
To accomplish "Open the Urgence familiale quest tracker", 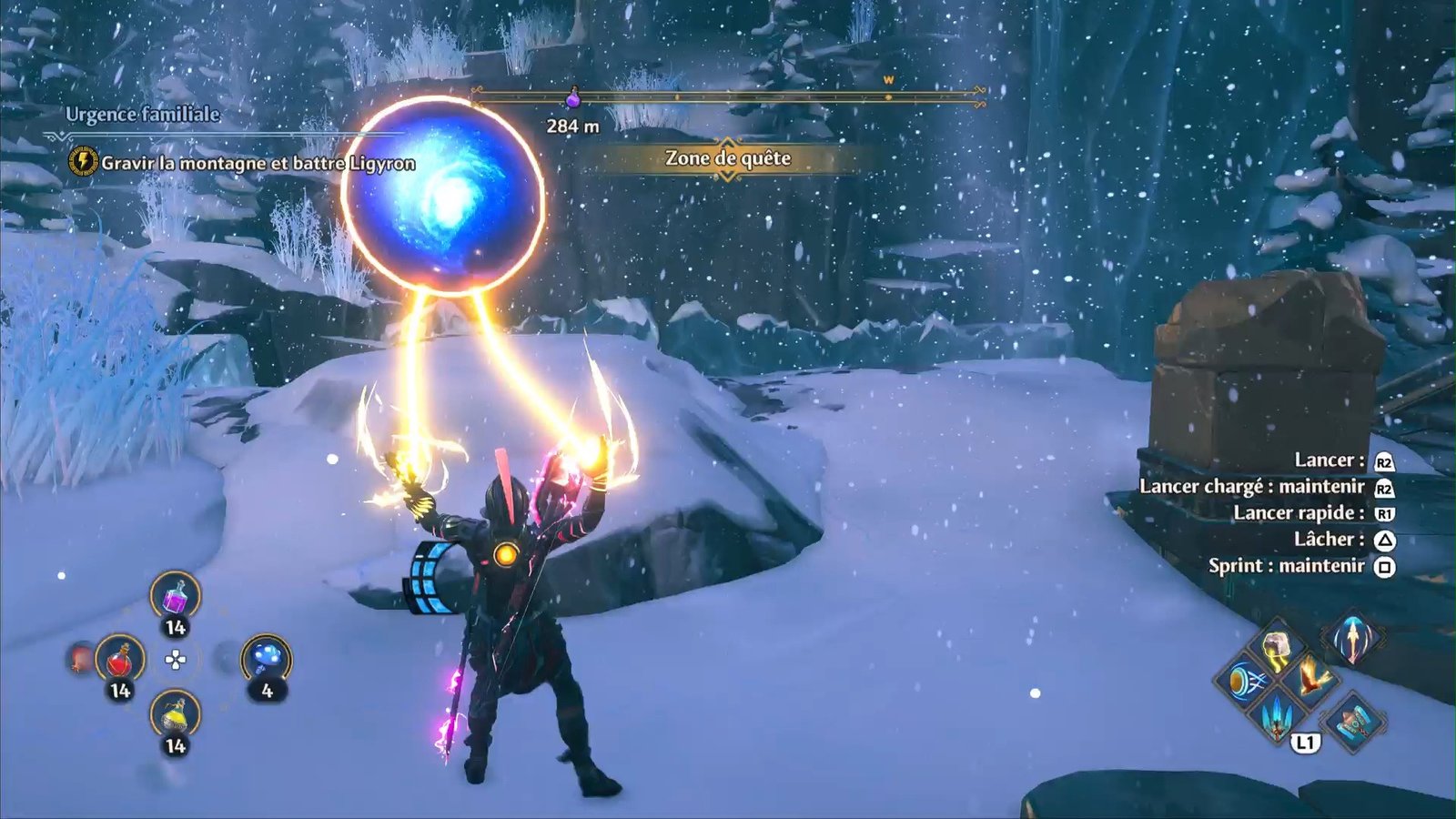I will 143,114.
